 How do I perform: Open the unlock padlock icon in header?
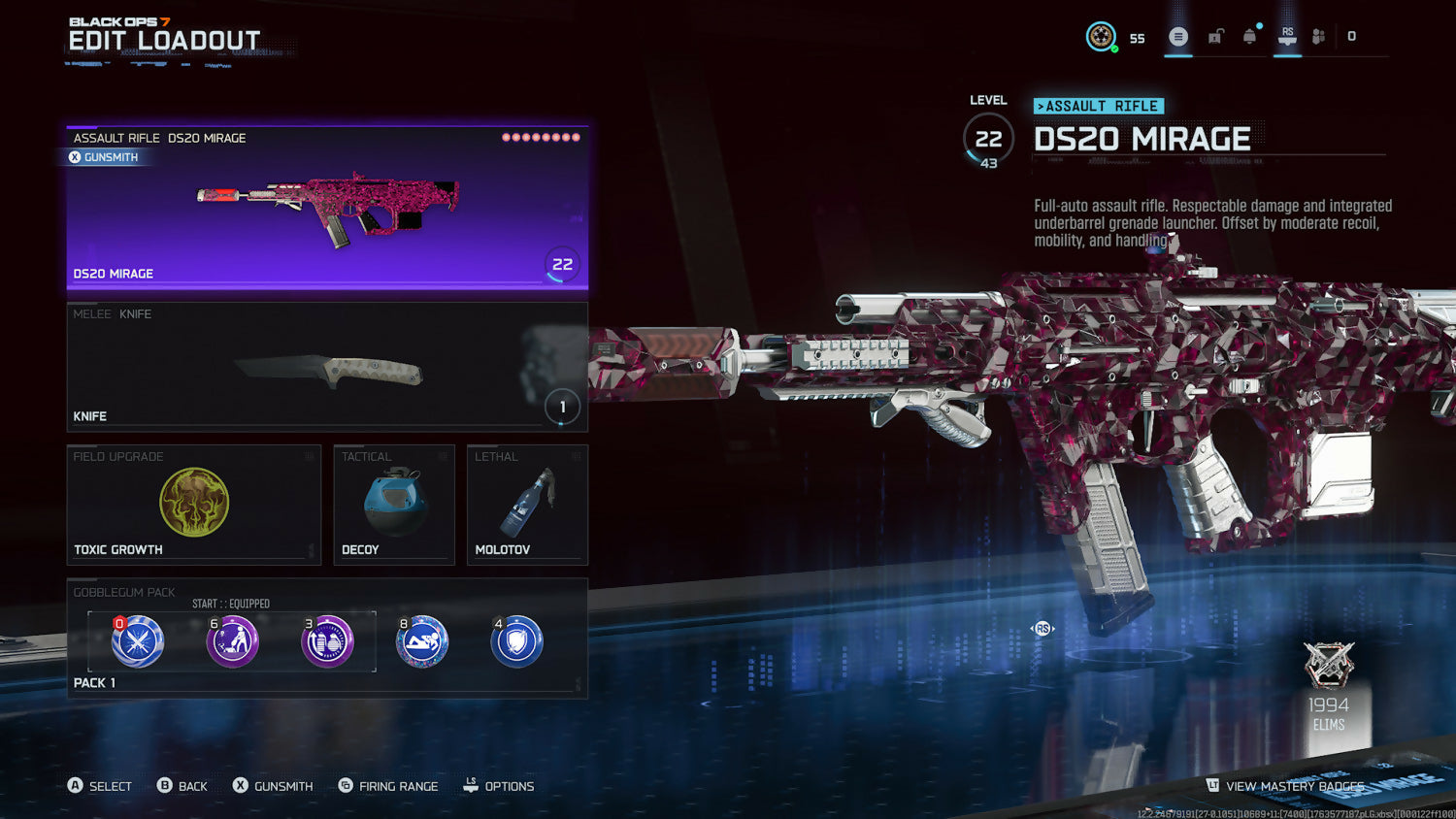[1215, 37]
